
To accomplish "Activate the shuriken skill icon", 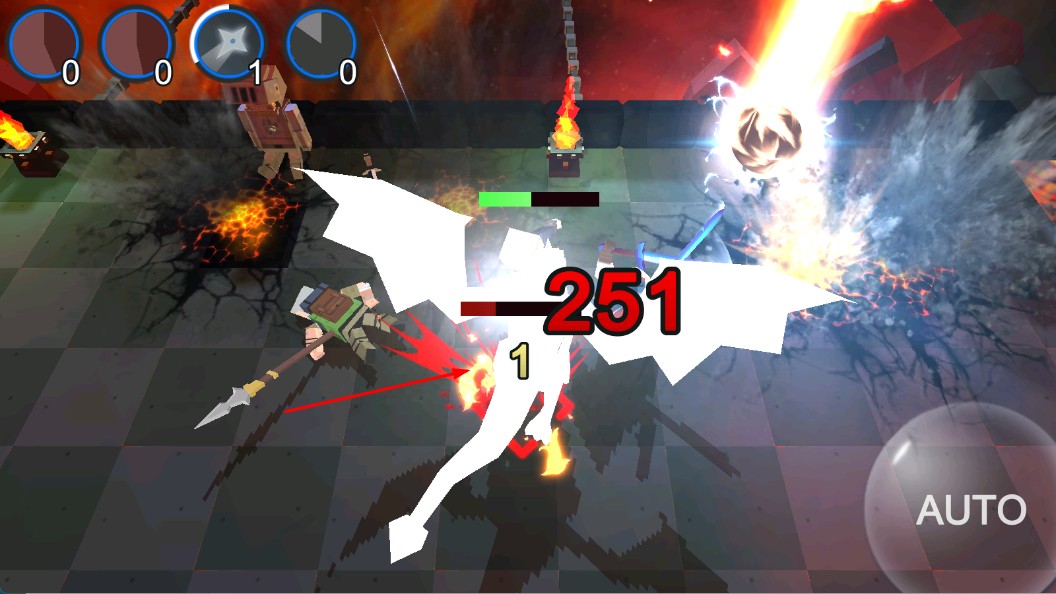I will click(x=227, y=44).
